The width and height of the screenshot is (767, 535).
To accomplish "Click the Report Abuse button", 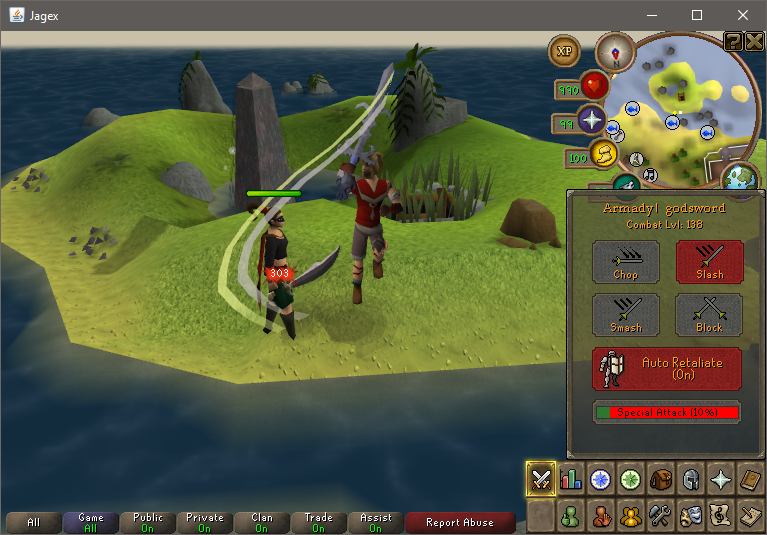I will coord(460,522).
